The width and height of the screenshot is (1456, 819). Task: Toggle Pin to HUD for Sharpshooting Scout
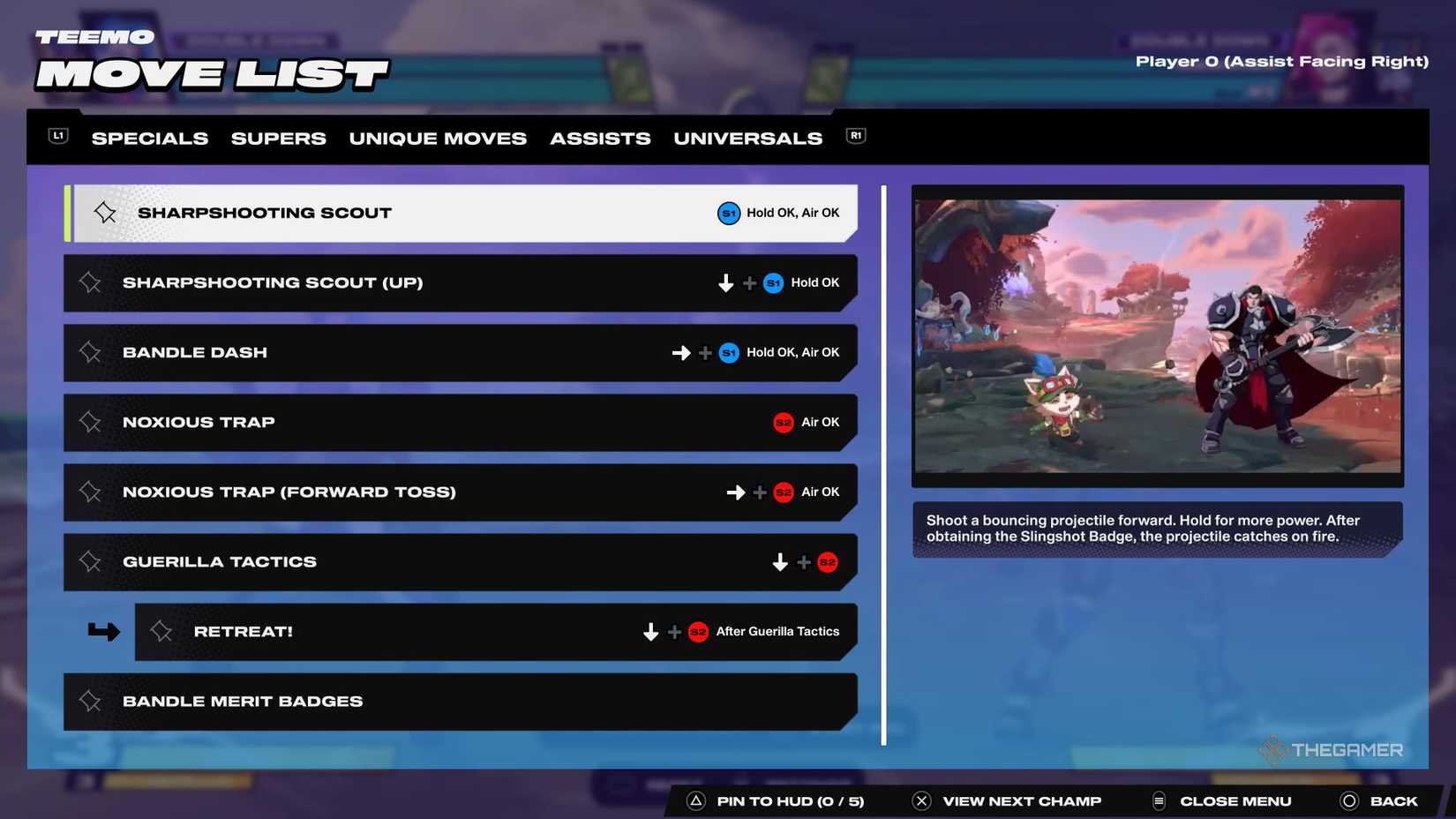click(x=104, y=212)
